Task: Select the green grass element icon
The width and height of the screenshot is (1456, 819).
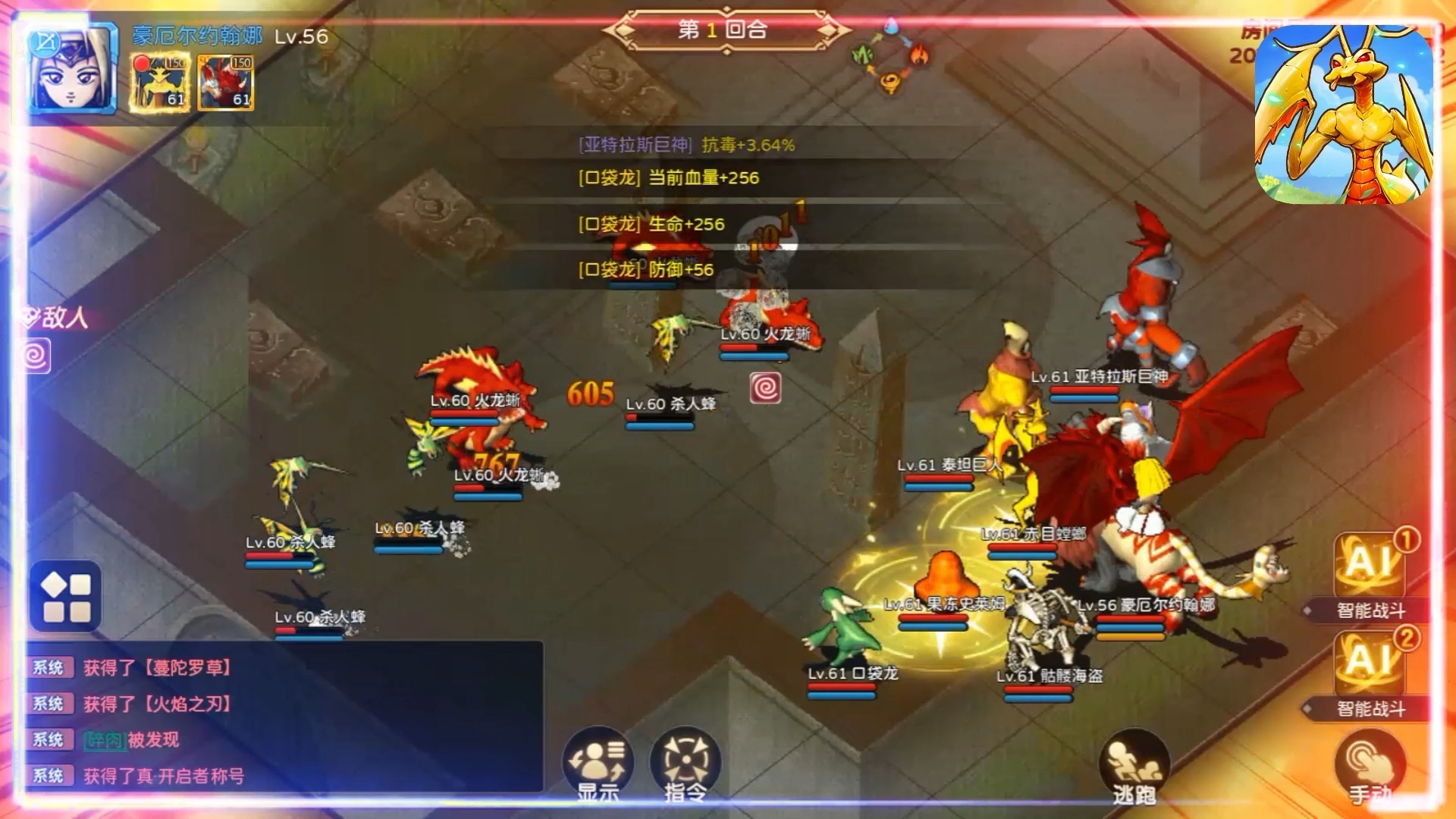Action: [x=861, y=55]
